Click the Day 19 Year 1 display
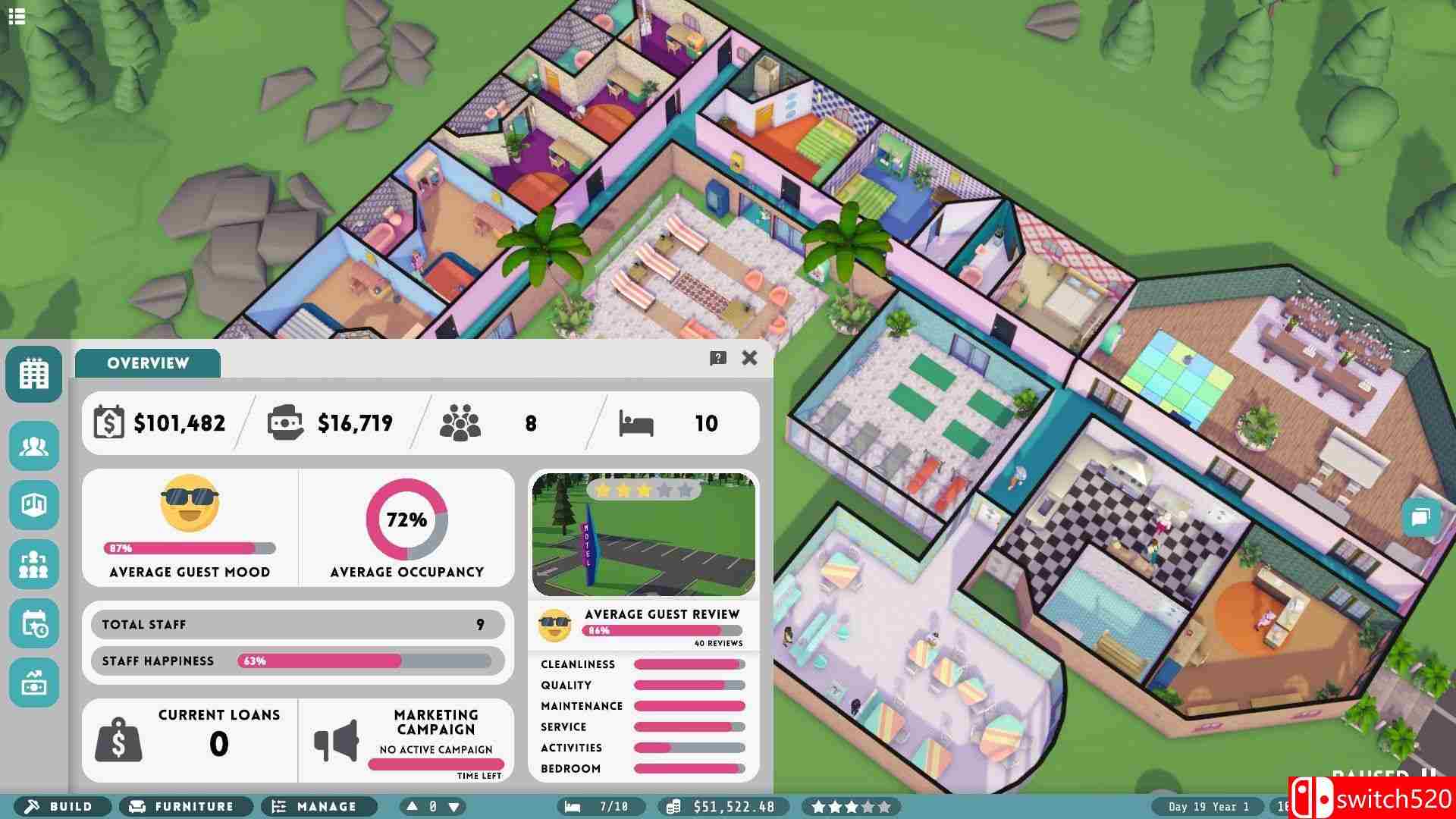This screenshot has width=1456, height=819. (1207, 806)
